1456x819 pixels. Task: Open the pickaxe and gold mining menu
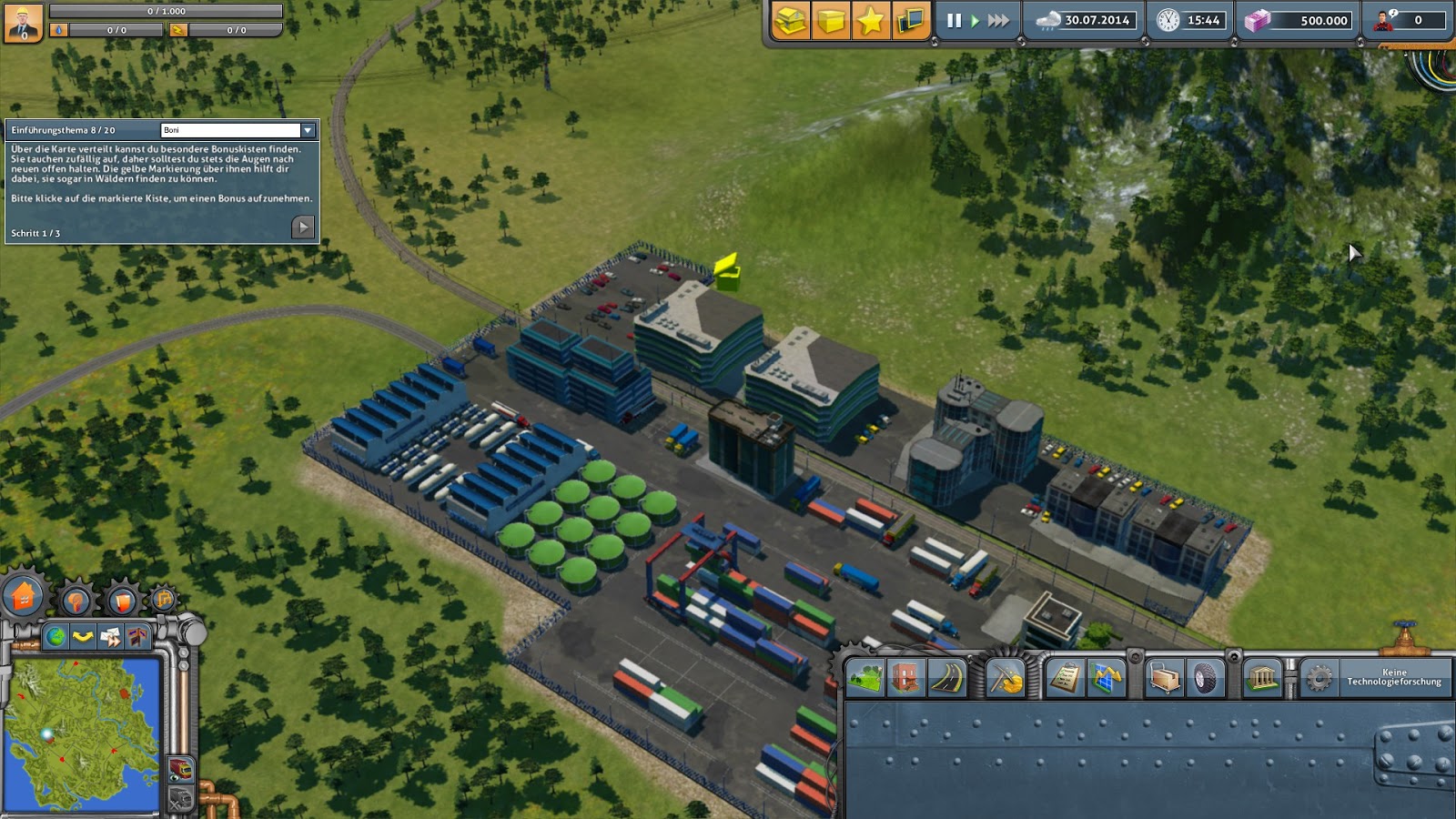(1006, 678)
